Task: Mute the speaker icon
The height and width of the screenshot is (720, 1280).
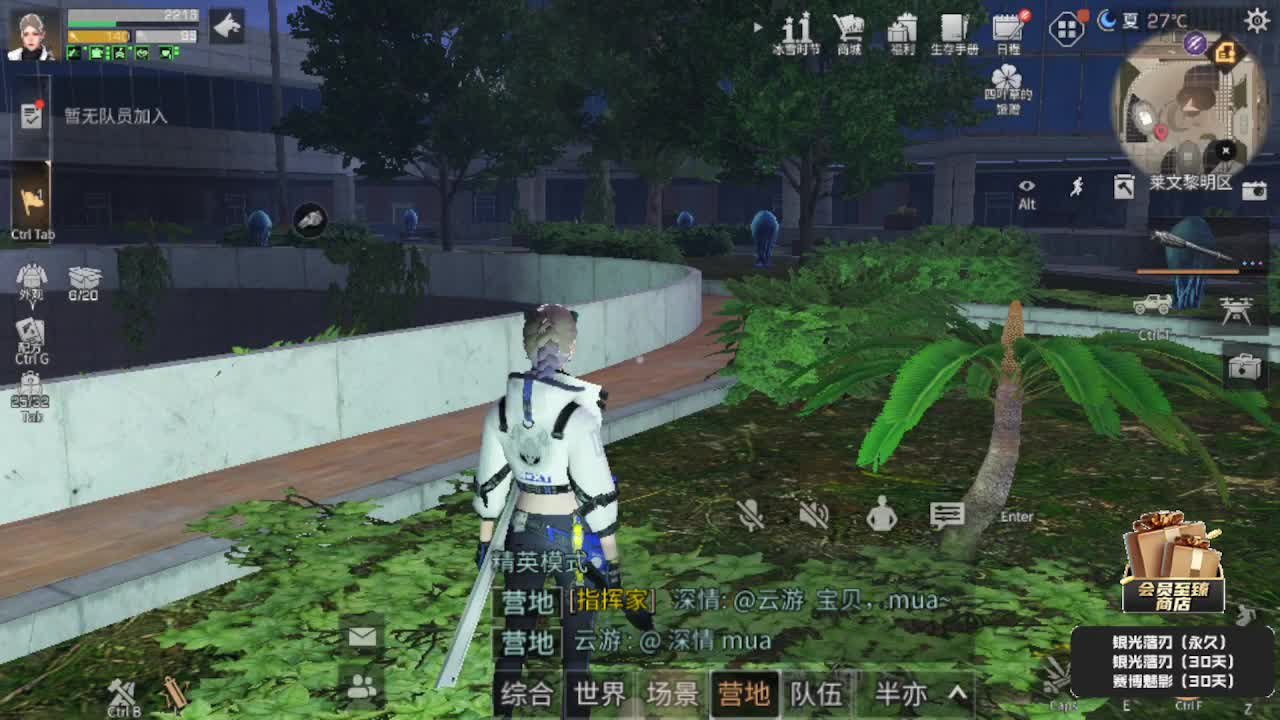Action: pos(813,517)
